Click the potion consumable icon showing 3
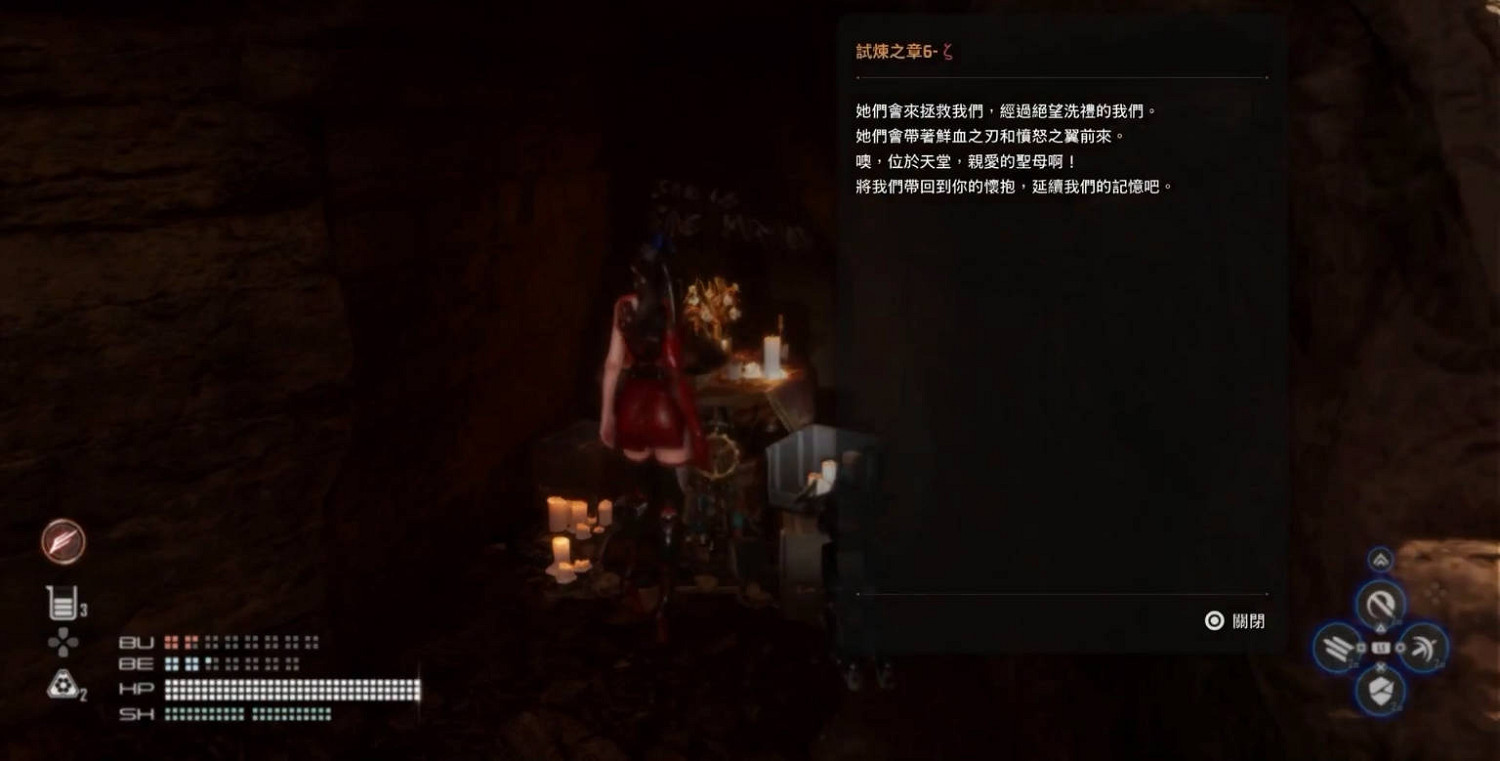Image resolution: width=1500 pixels, height=761 pixels. (x=63, y=601)
